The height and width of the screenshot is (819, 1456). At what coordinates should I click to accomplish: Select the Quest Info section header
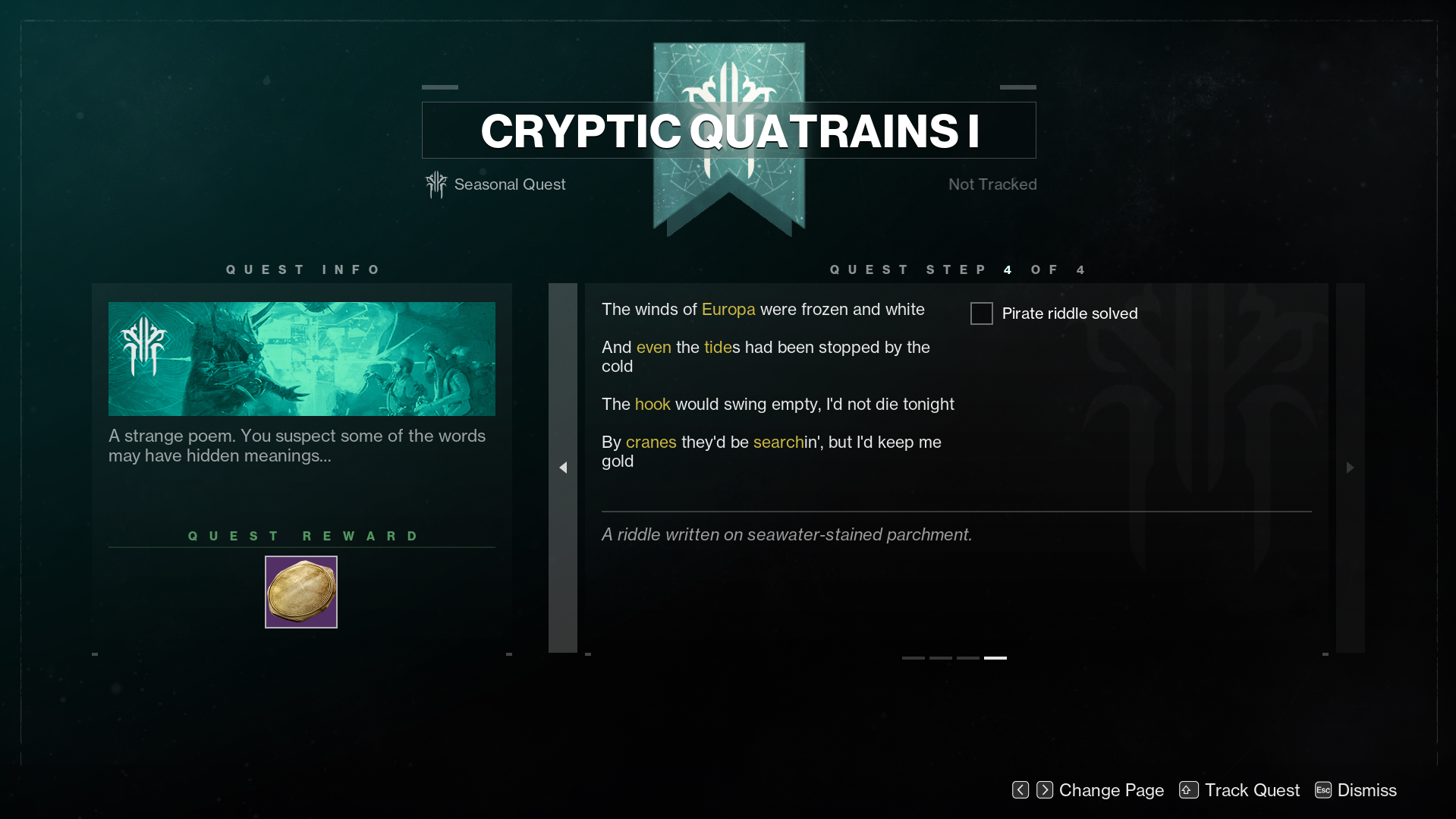click(x=303, y=269)
